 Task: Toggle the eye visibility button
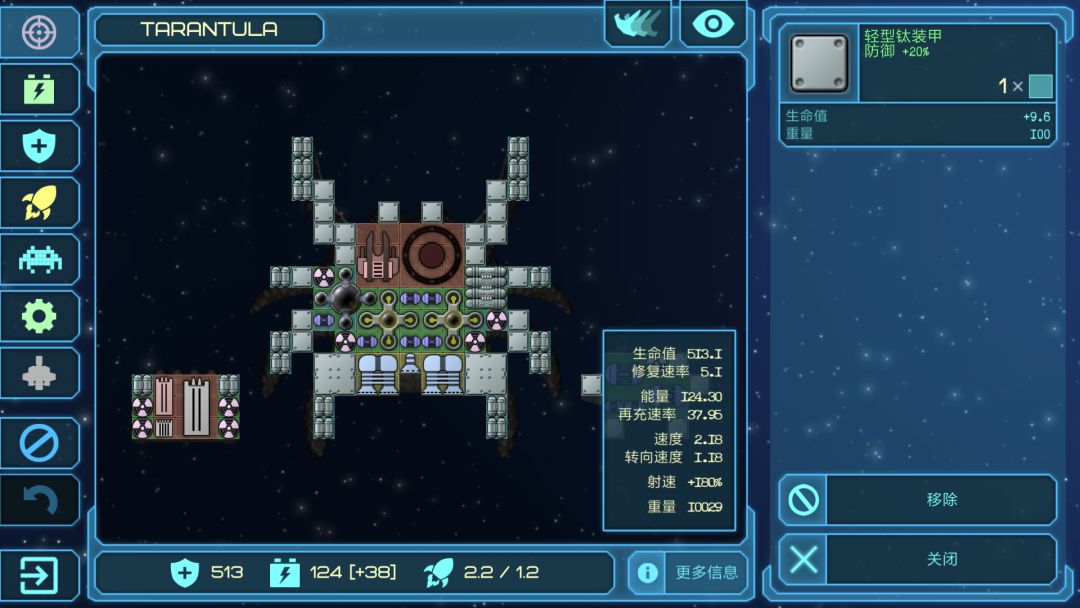click(713, 24)
